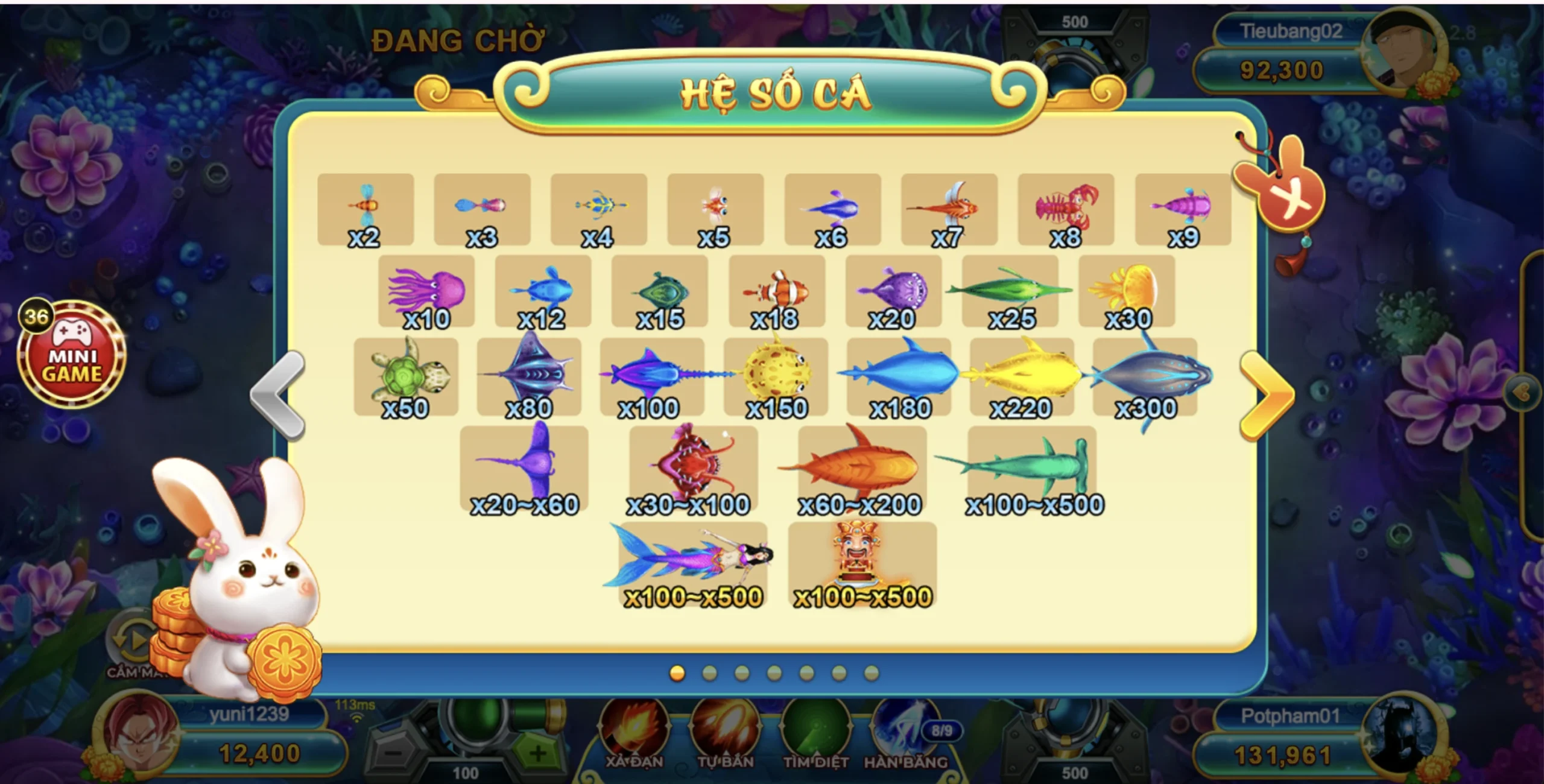Jump to the second page dot
Image resolution: width=1544 pixels, height=784 pixels.
(710, 673)
